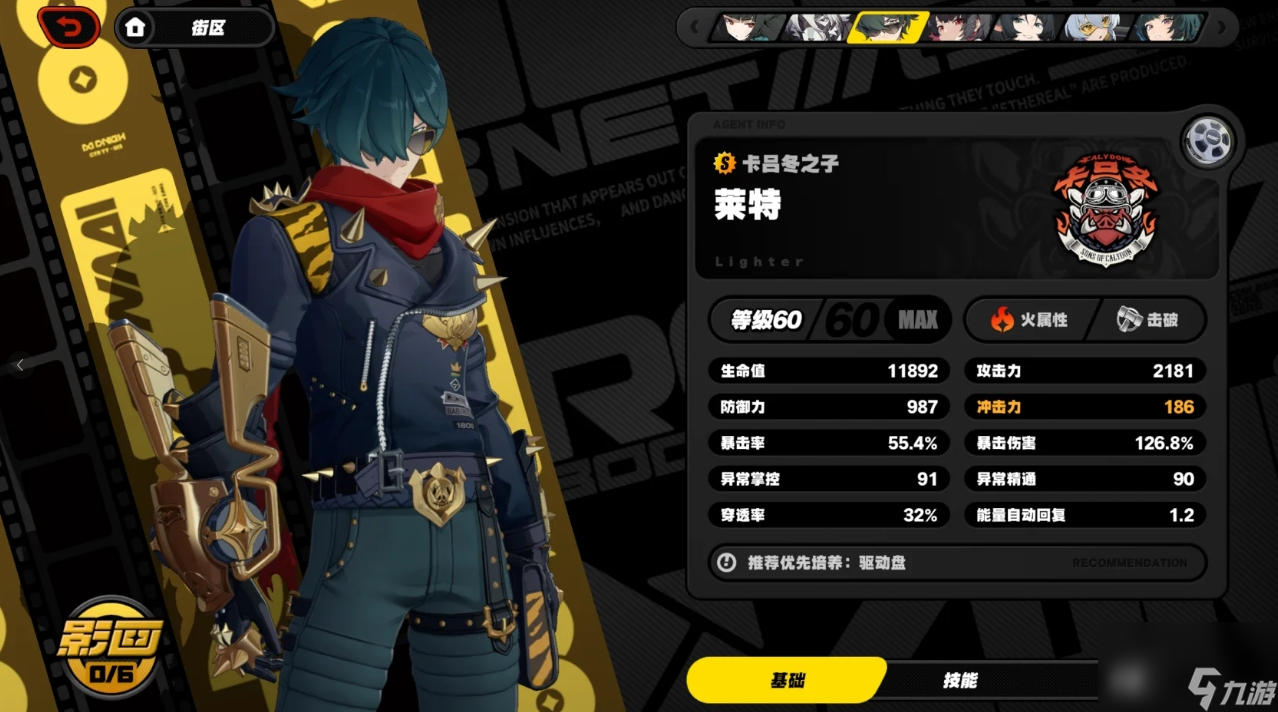Go home via the 街区 button
This screenshot has width=1278, height=712.
(194, 28)
